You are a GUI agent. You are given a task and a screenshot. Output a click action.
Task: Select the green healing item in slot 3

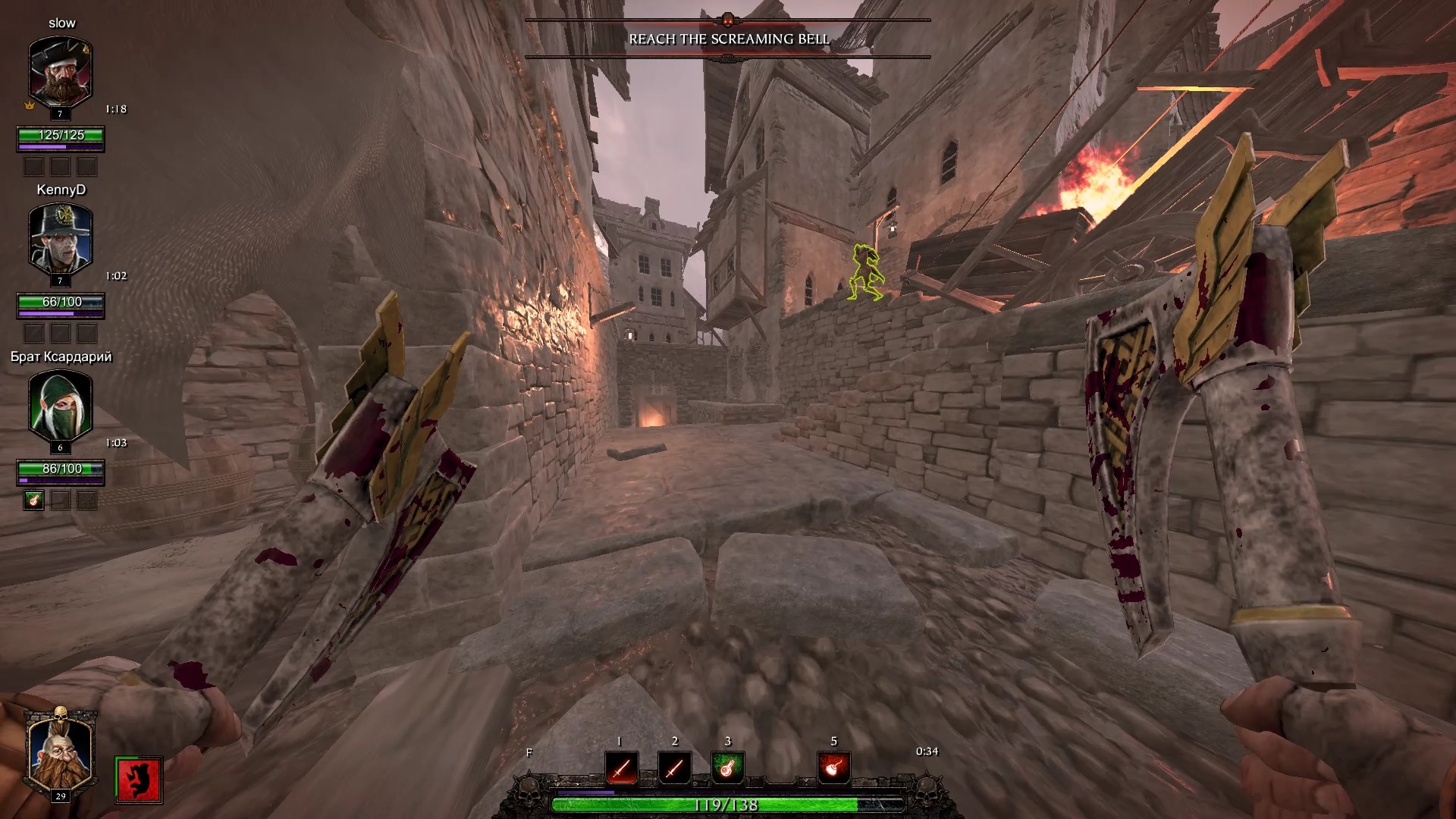727,768
